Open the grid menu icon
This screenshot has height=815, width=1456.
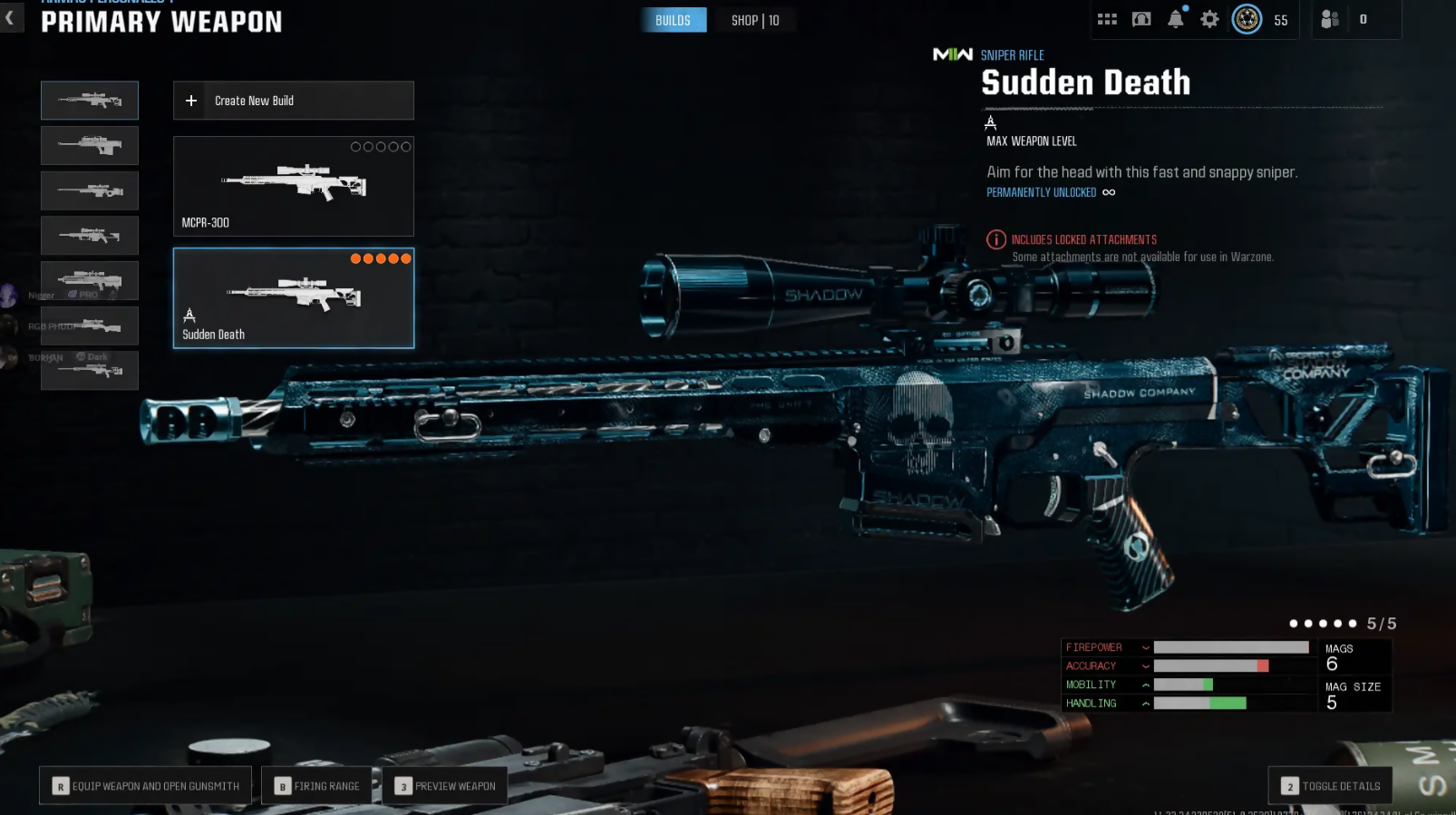[1107, 19]
